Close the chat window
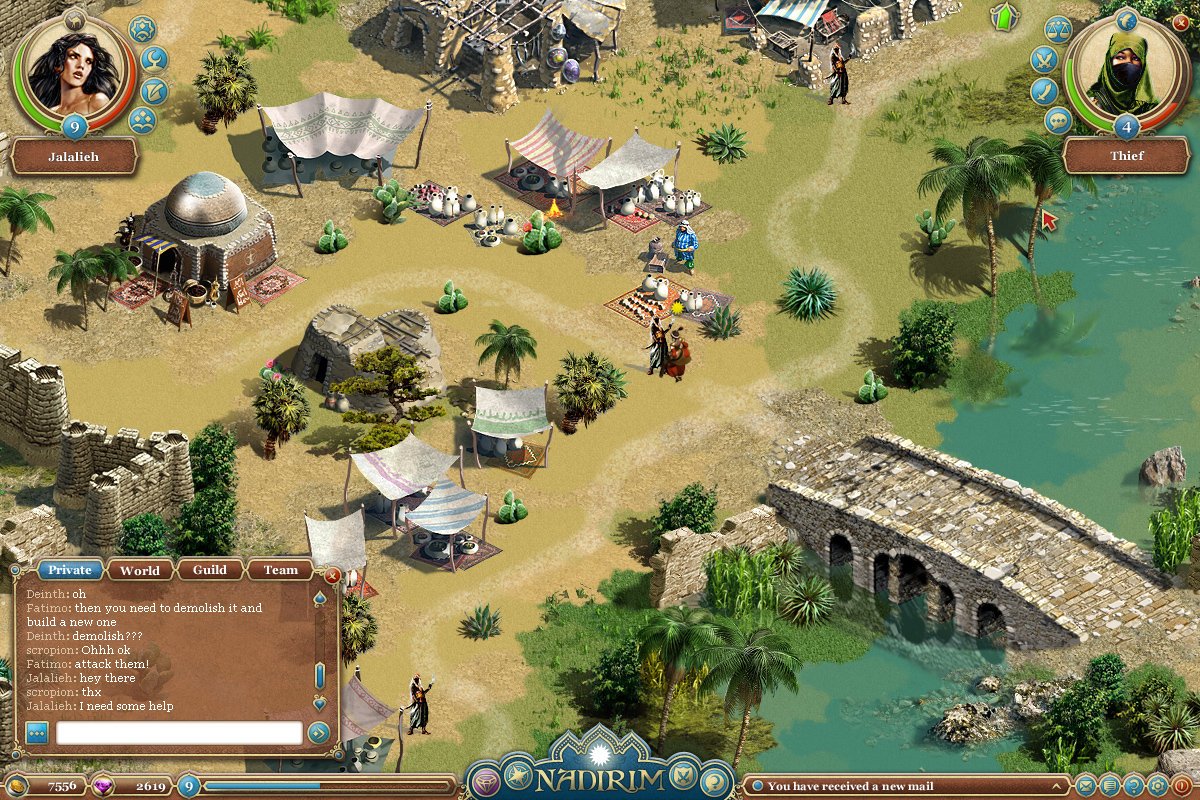Image resolution: width=1200 pixels, height=800 pixels. [x=333, y=575]
